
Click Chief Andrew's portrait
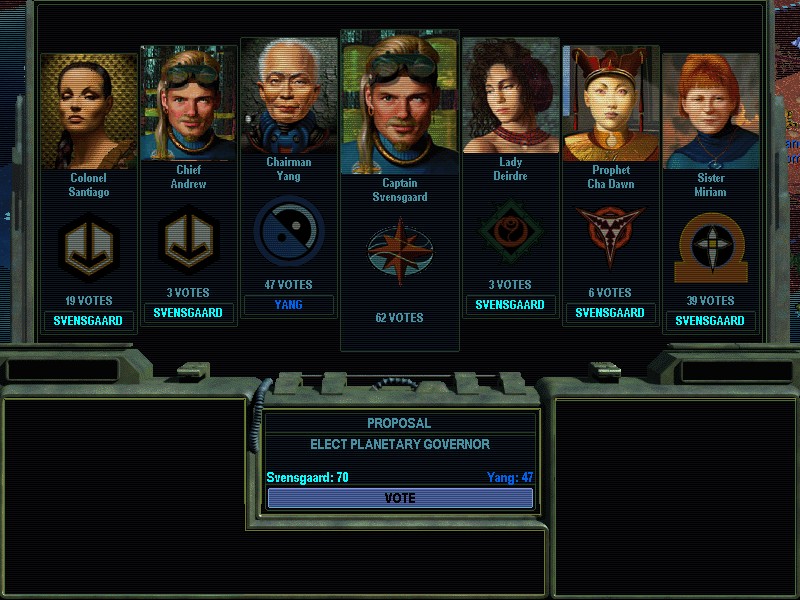pos(189,103)
